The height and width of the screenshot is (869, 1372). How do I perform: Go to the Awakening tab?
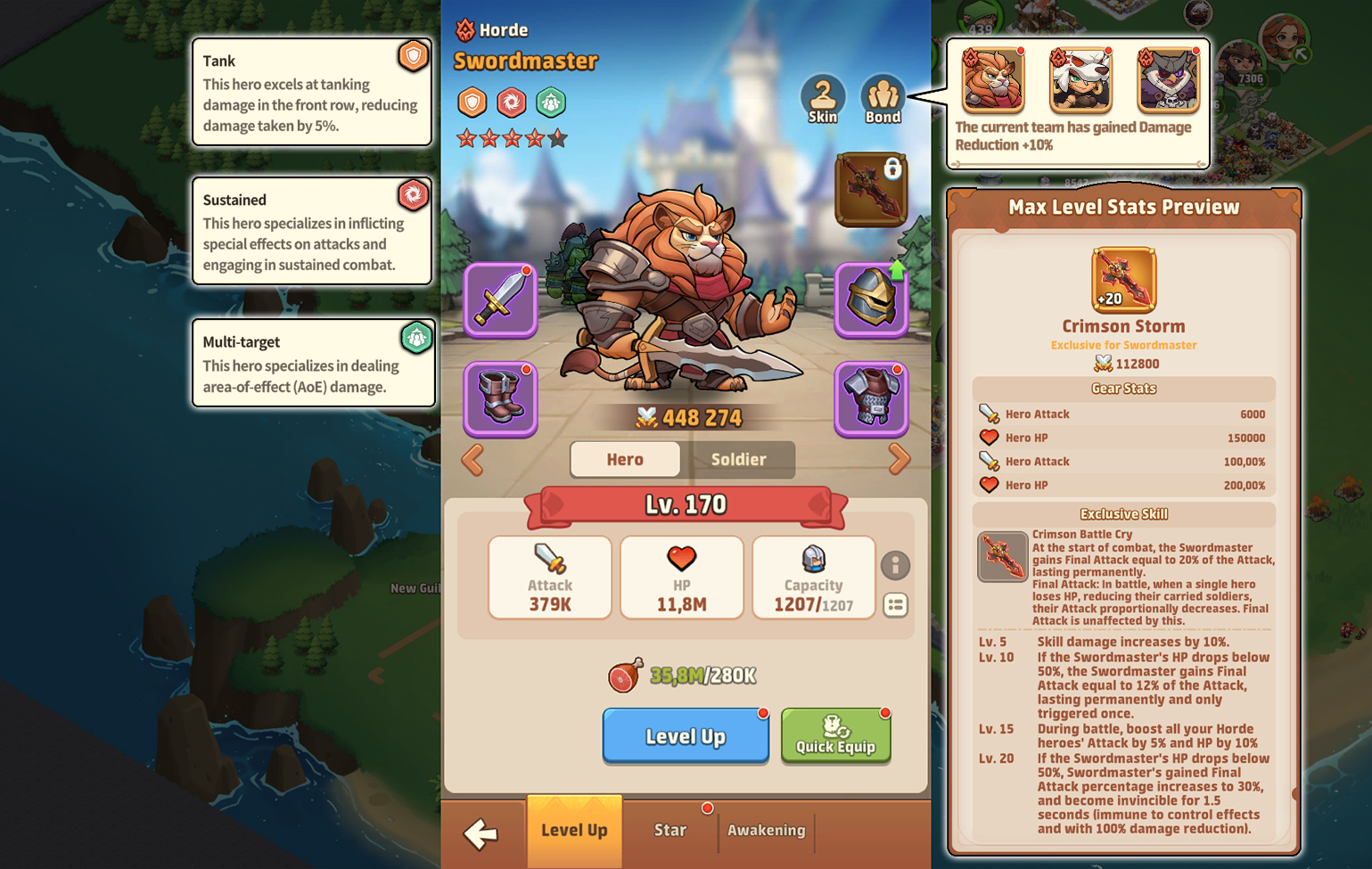coord(766,831)
